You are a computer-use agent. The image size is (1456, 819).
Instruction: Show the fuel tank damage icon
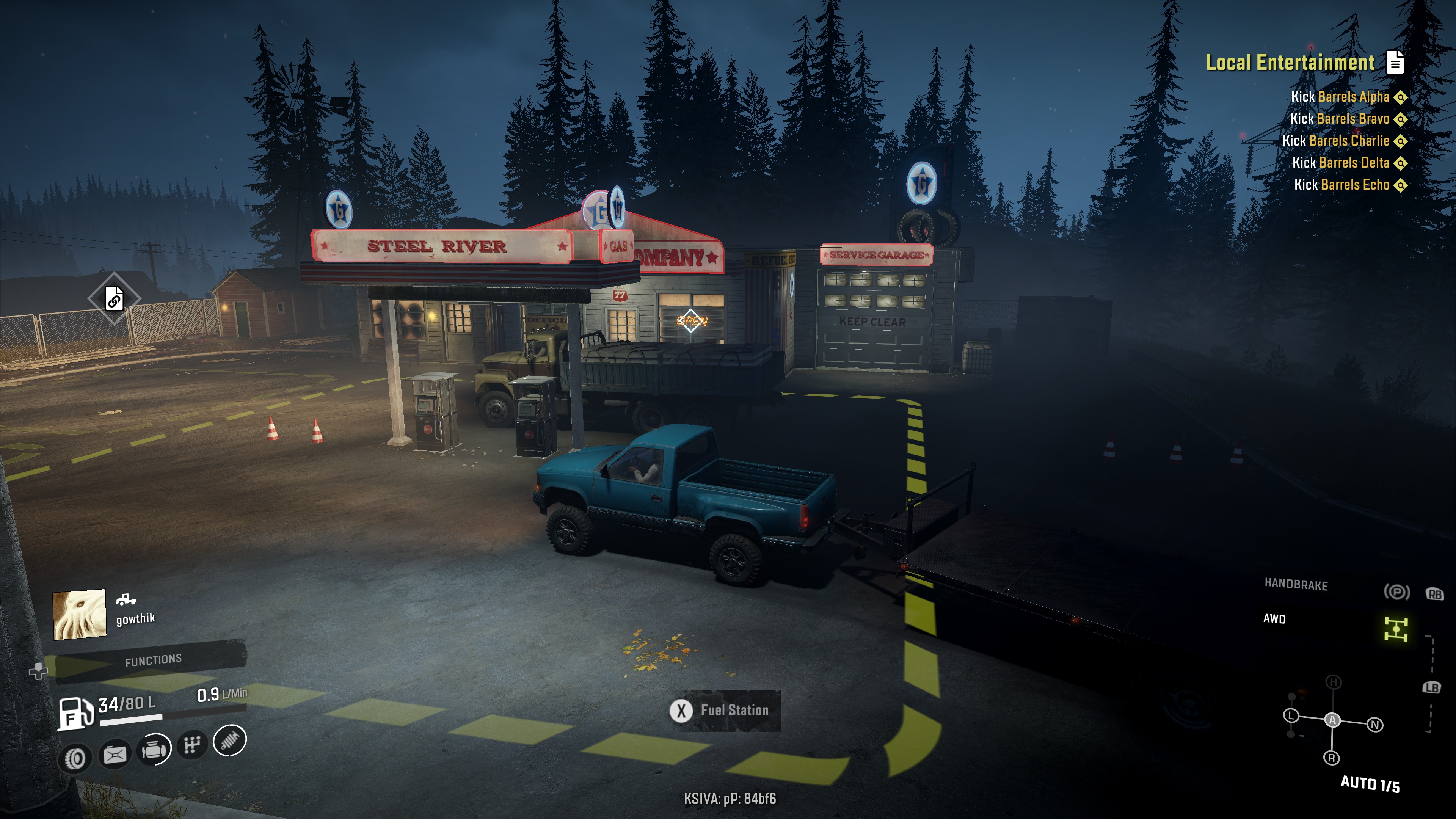[115, 754]
